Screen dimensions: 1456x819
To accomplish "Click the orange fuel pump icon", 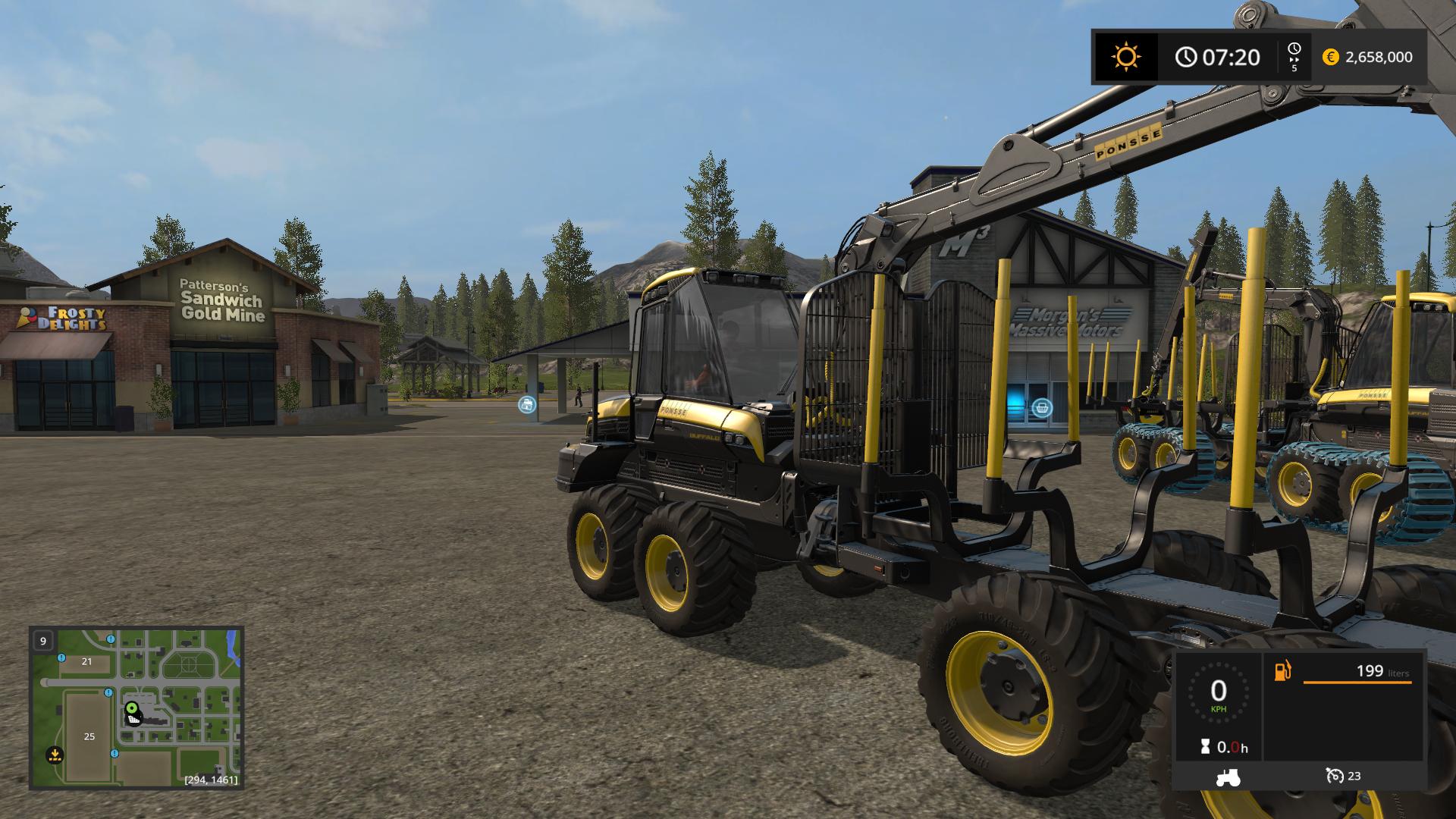I will click(x=1282, y=671).
